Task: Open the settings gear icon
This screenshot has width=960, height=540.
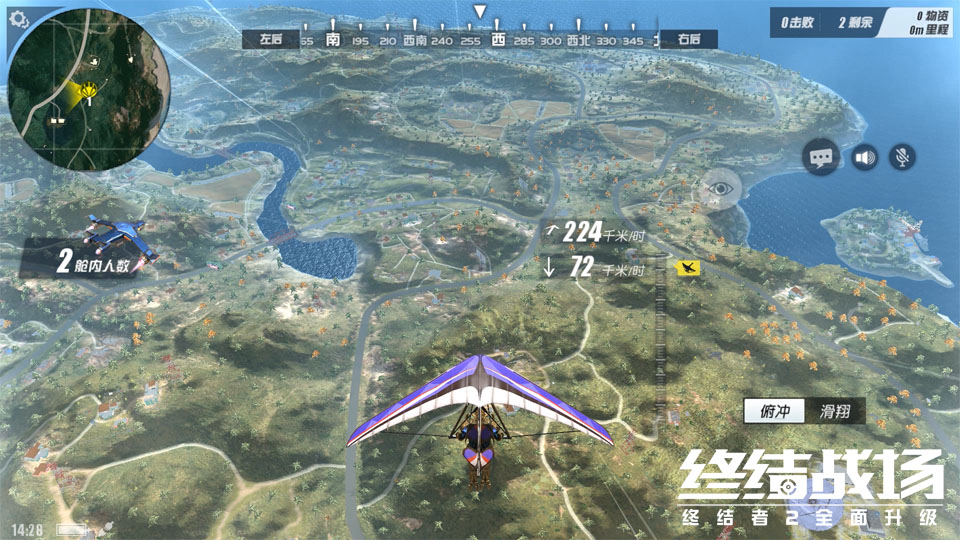Action: point(19,18)
